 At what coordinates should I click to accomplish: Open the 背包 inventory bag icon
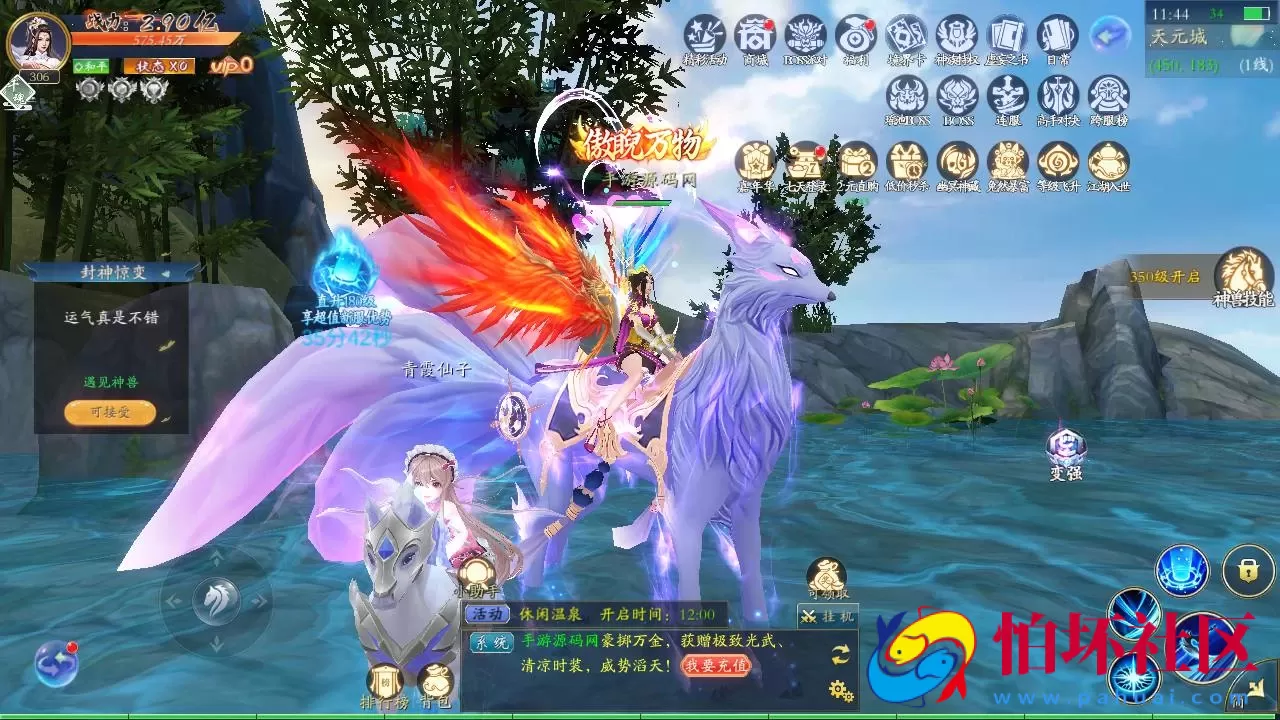pyautogui.click(x=434, y=680)
